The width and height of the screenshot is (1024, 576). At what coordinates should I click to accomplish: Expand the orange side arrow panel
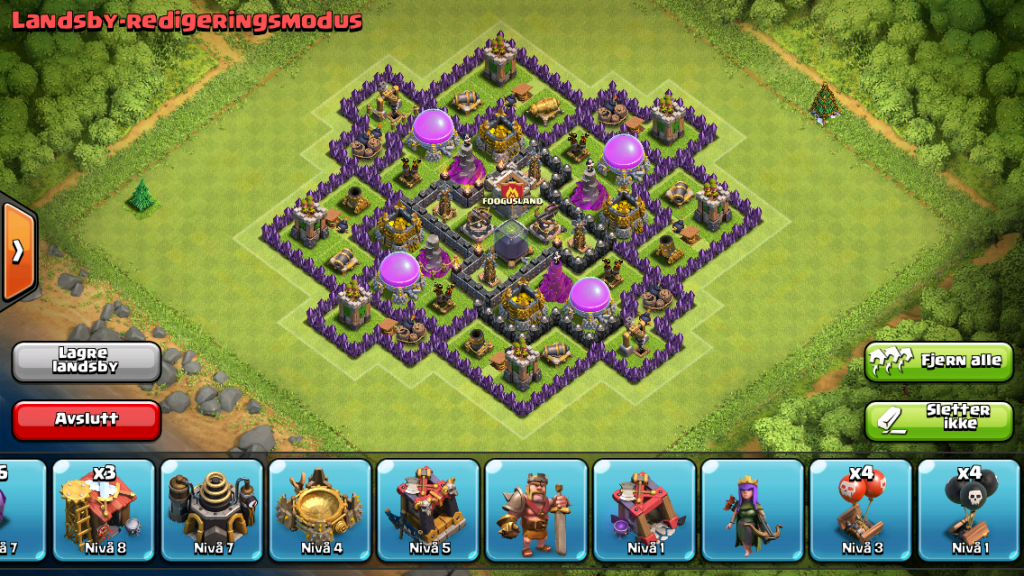[x=18, y=252]
